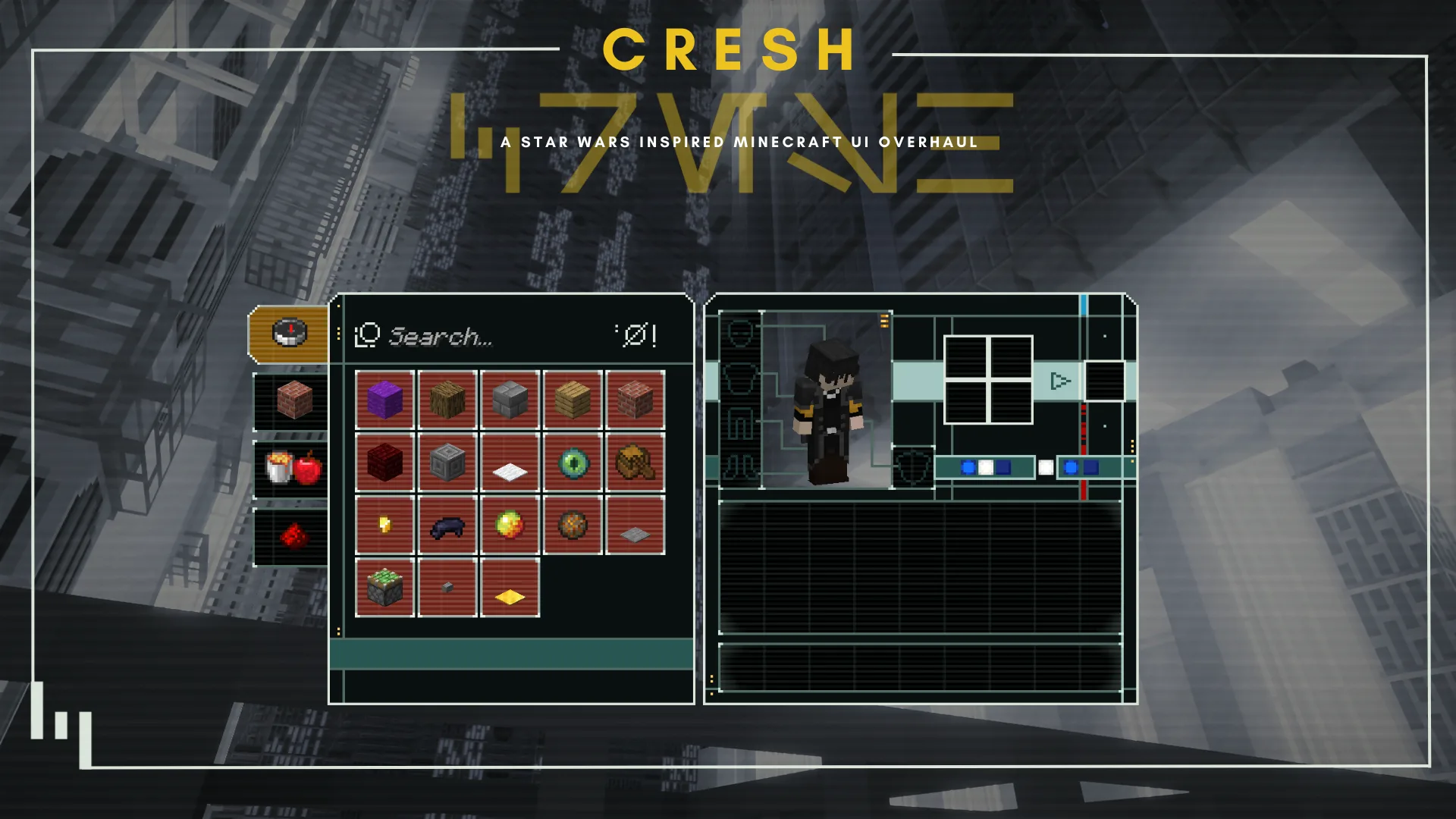Image resolution: width=1456 pixels, height=819 pixels.
Task: Click the blue hotbar indicator swatch
Action: [969, 469]
